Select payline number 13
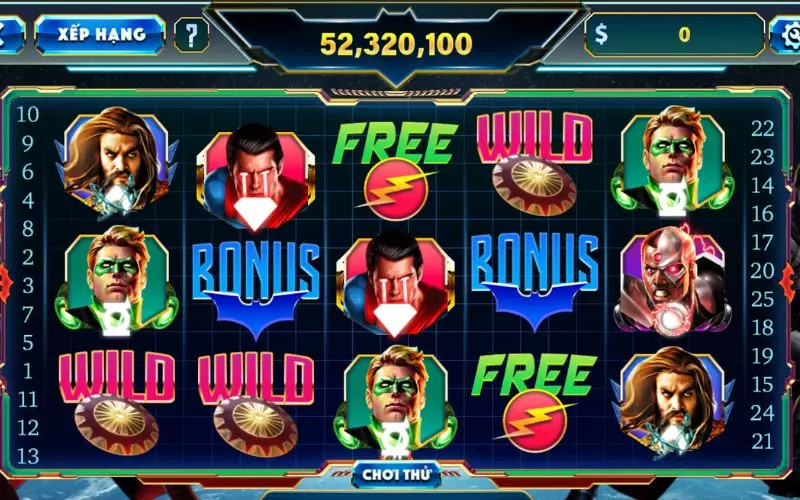 pyautogui.click(x=28, y=457)
